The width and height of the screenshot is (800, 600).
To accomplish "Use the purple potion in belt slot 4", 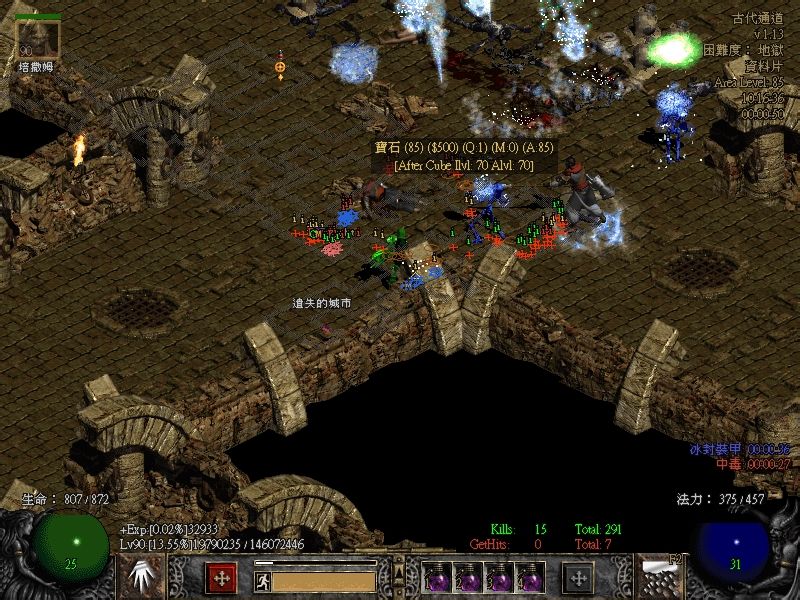I will 530,577.
